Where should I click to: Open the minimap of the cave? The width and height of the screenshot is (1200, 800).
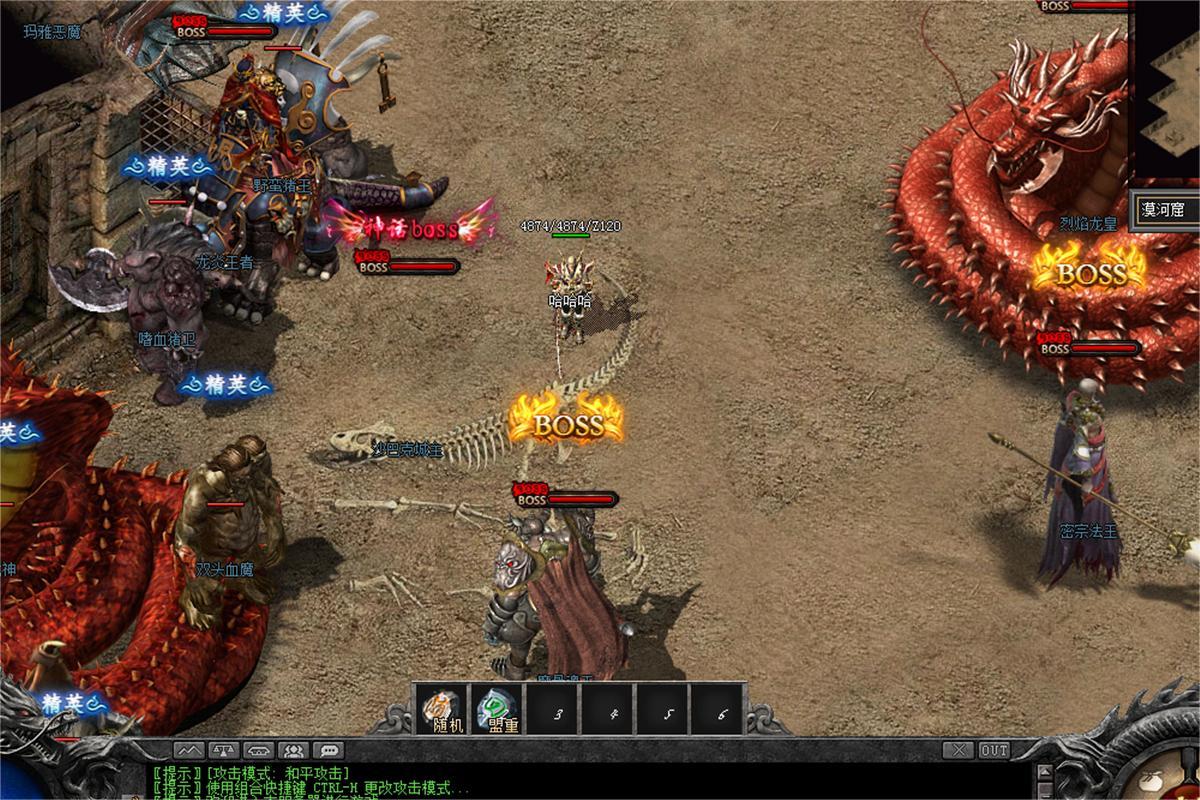(x=1166, y=92)
